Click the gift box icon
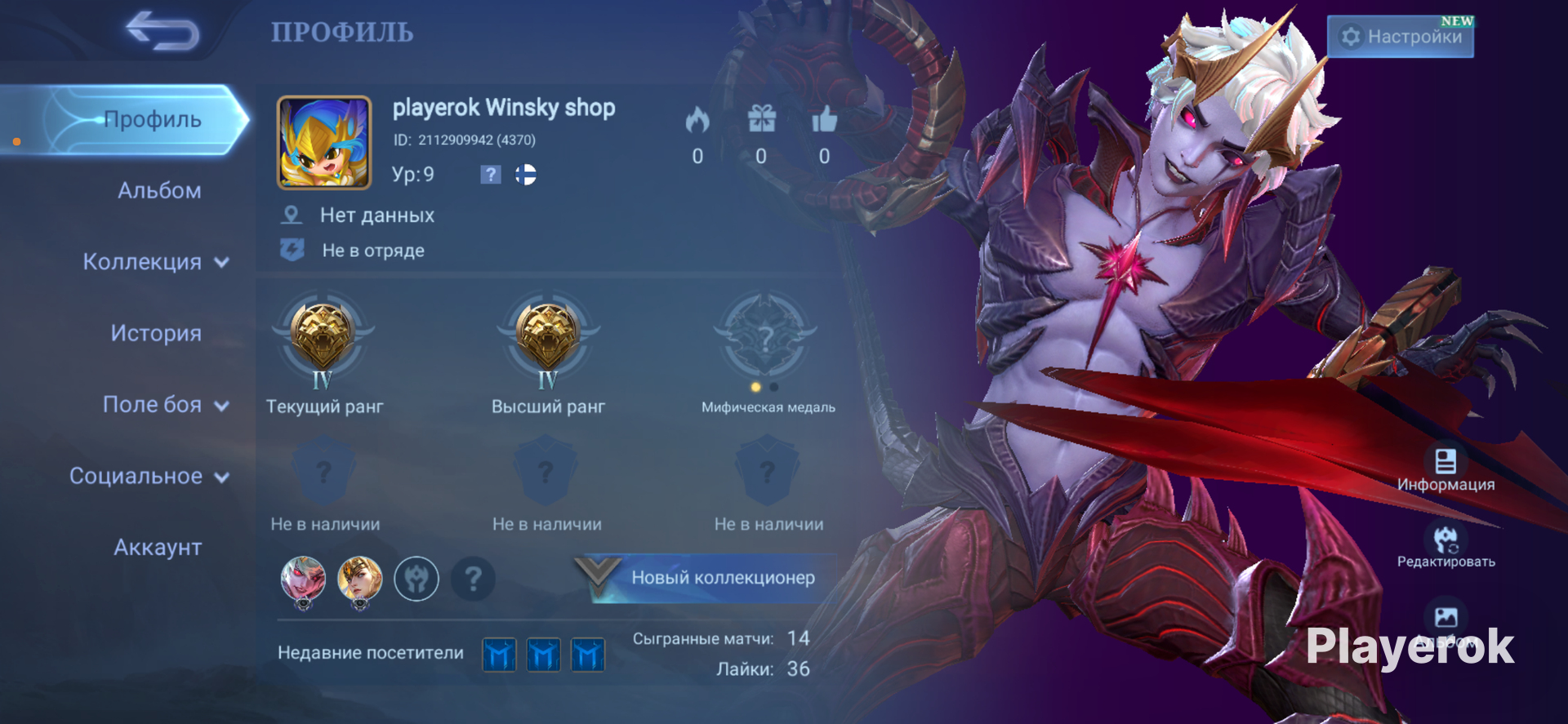1568x724 pixels. [x=761, y=120]
